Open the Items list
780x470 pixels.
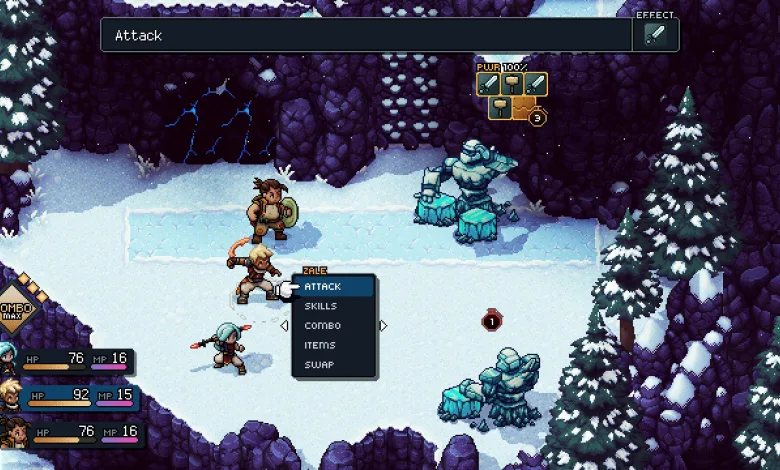coord(320,345)
